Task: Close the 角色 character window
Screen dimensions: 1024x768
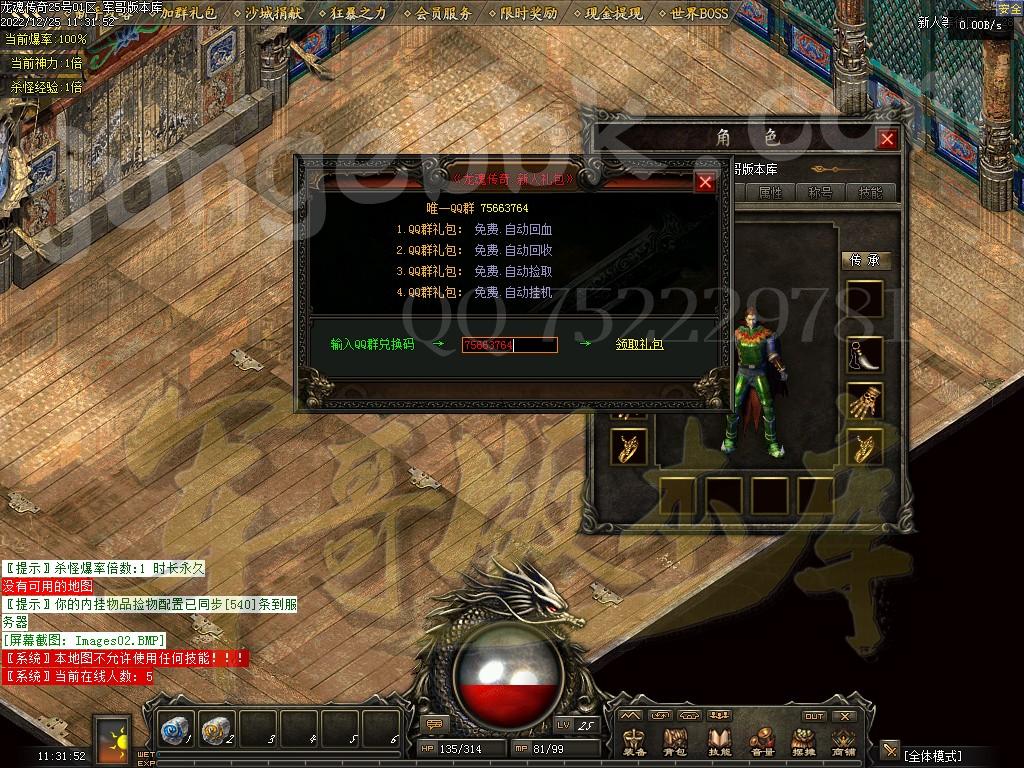Action: (886, 139)
